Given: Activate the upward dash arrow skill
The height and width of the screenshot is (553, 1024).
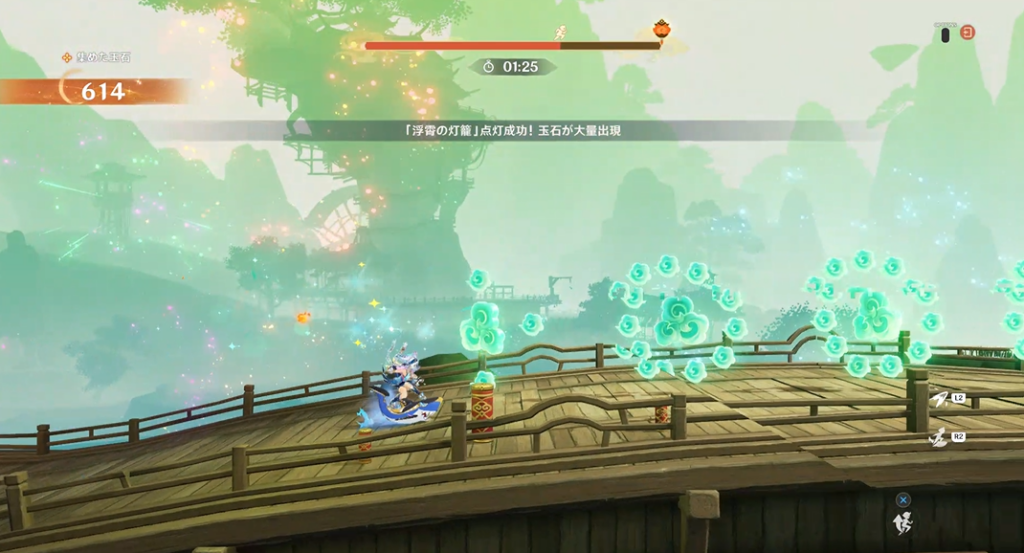Looking at the screenshot, I should coord(938,399).
